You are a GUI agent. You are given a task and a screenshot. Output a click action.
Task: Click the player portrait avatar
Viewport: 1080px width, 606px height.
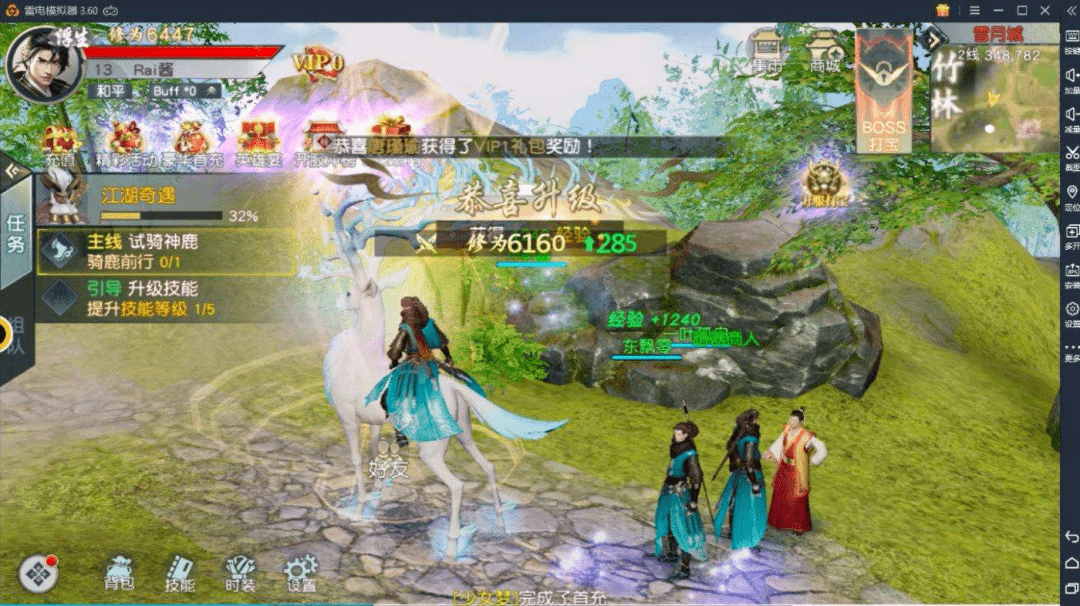pos(42,62)
